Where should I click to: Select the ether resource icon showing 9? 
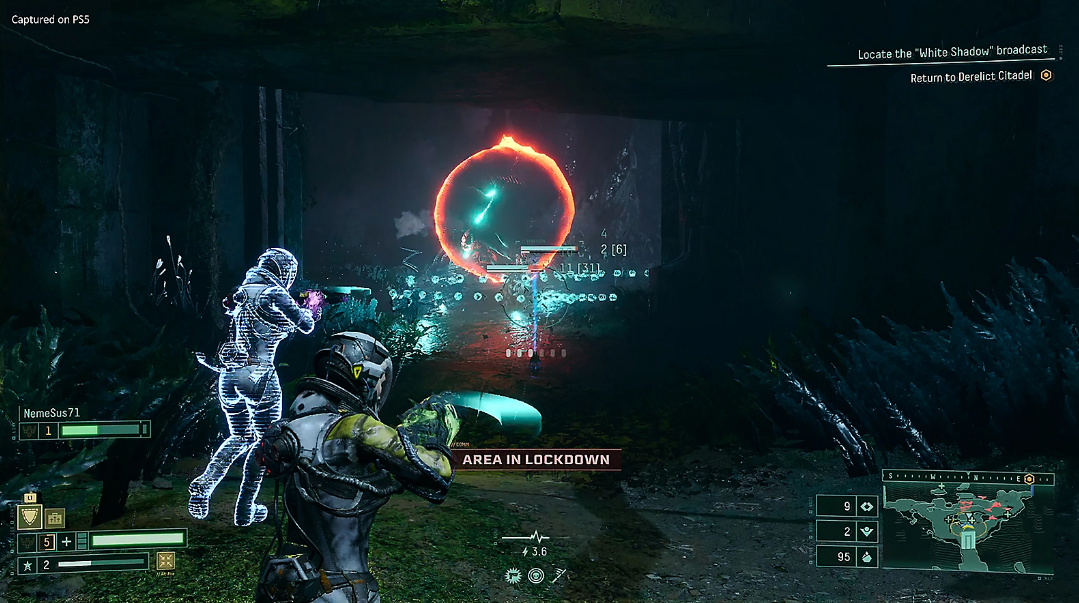[866, 506]
